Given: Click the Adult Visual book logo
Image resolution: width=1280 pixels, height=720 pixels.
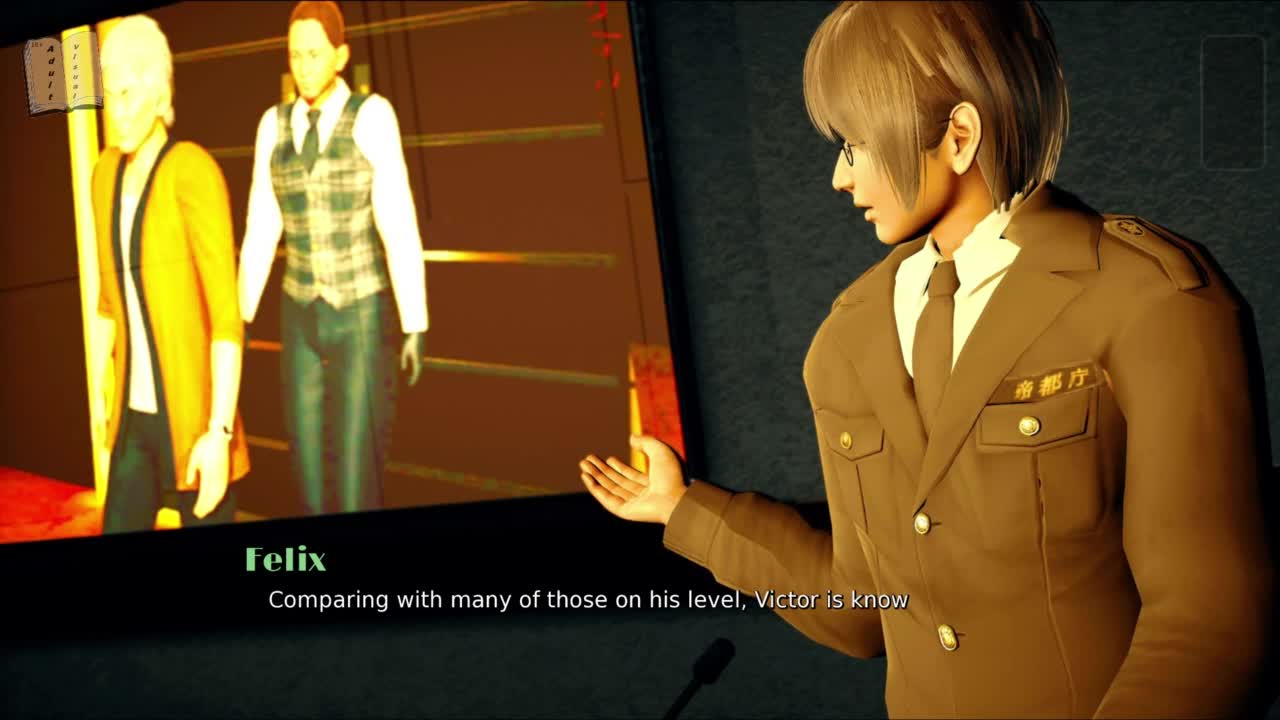Looking at the screenshot, I should click(63, 72).
